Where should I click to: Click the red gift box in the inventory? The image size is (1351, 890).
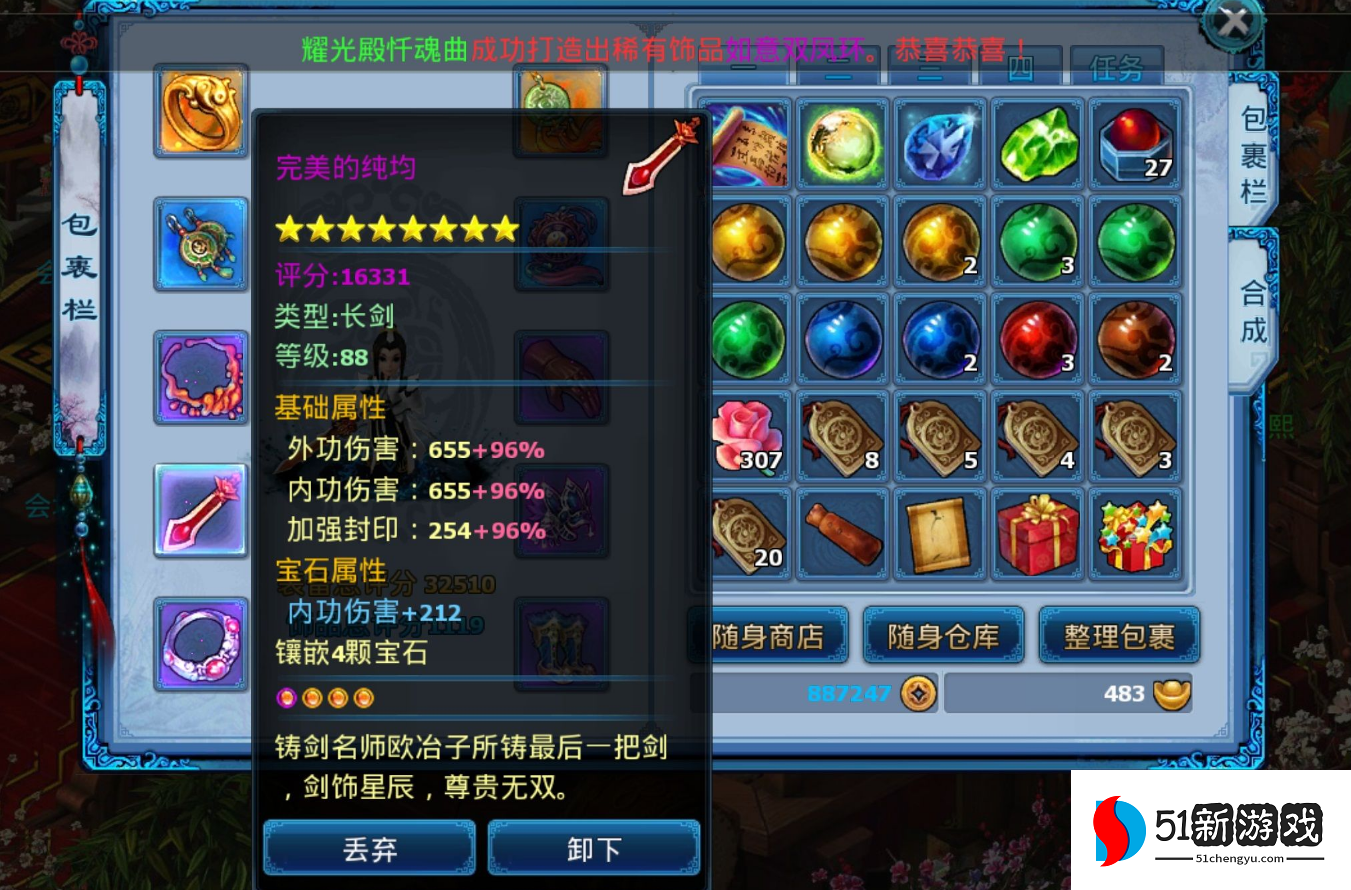pyautogui.click(x=1037, y=533)
